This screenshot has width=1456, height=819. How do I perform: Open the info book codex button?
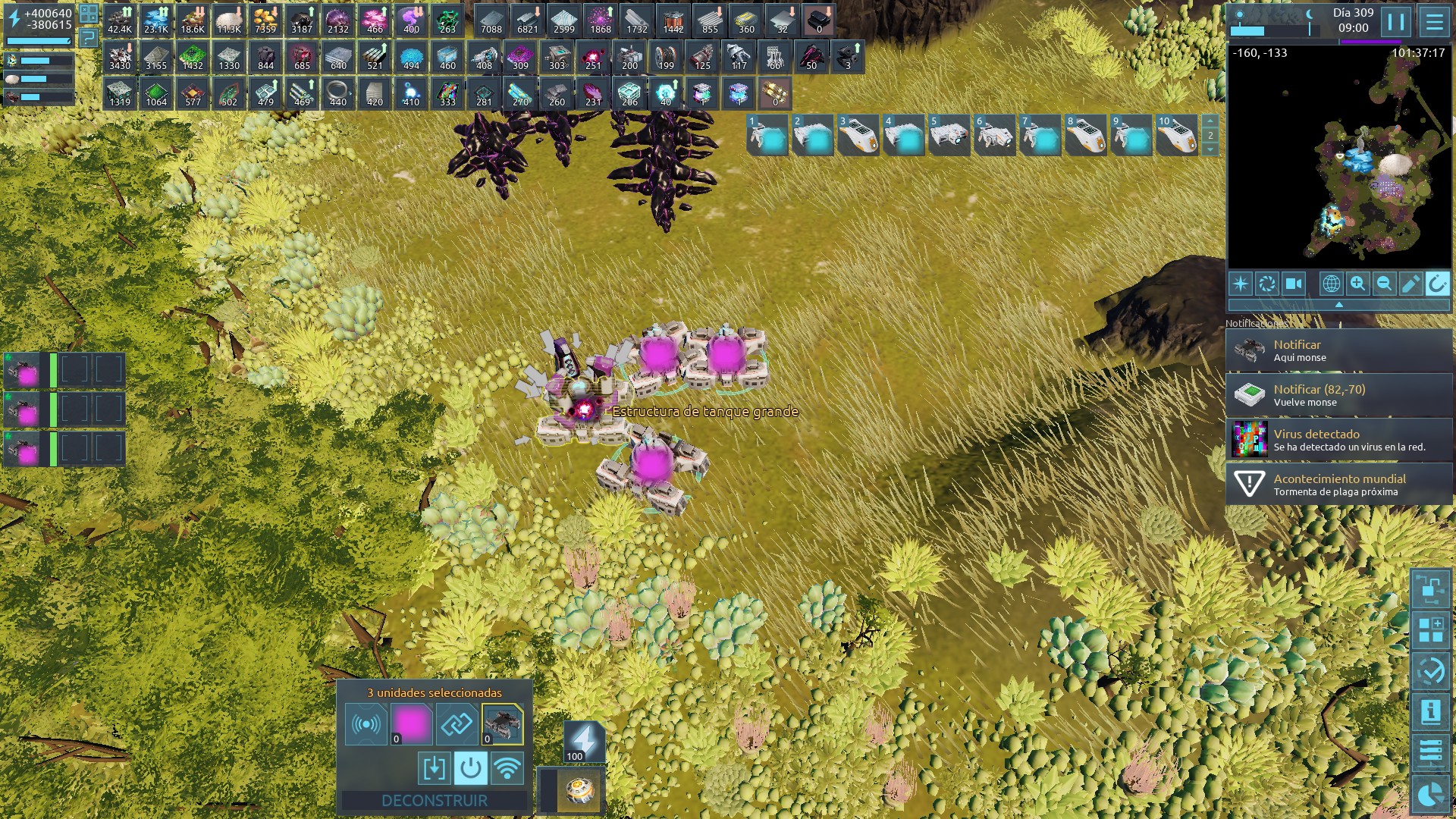tap(1430, 711)
